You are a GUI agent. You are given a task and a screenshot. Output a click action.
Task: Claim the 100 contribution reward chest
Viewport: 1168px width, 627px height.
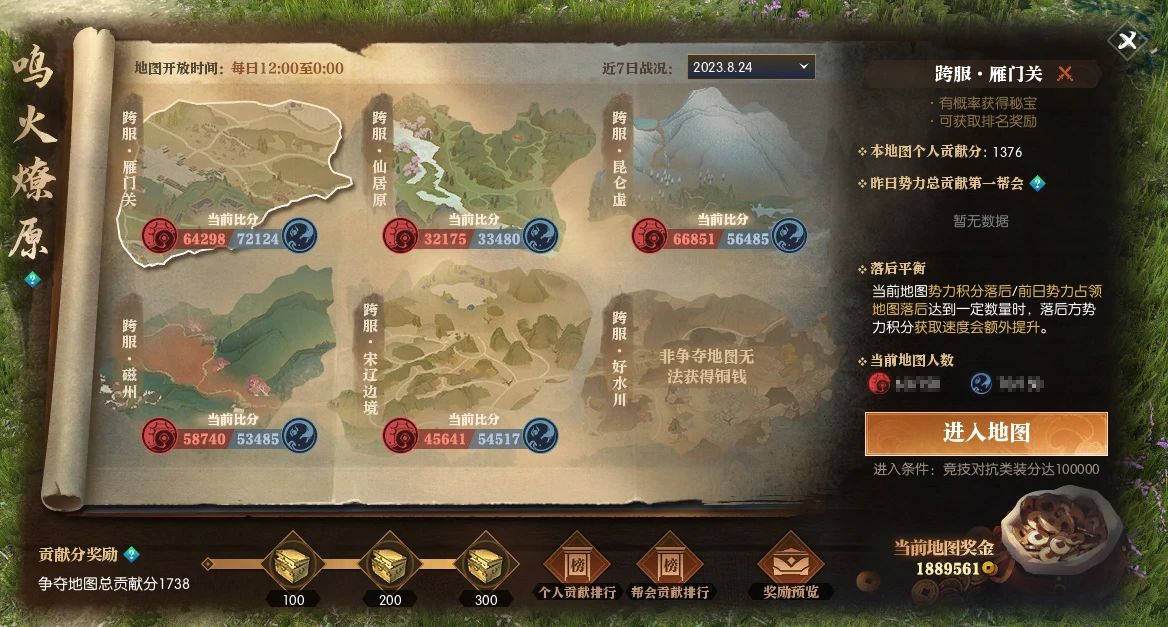pyautogui.click(x=293, y=567)
